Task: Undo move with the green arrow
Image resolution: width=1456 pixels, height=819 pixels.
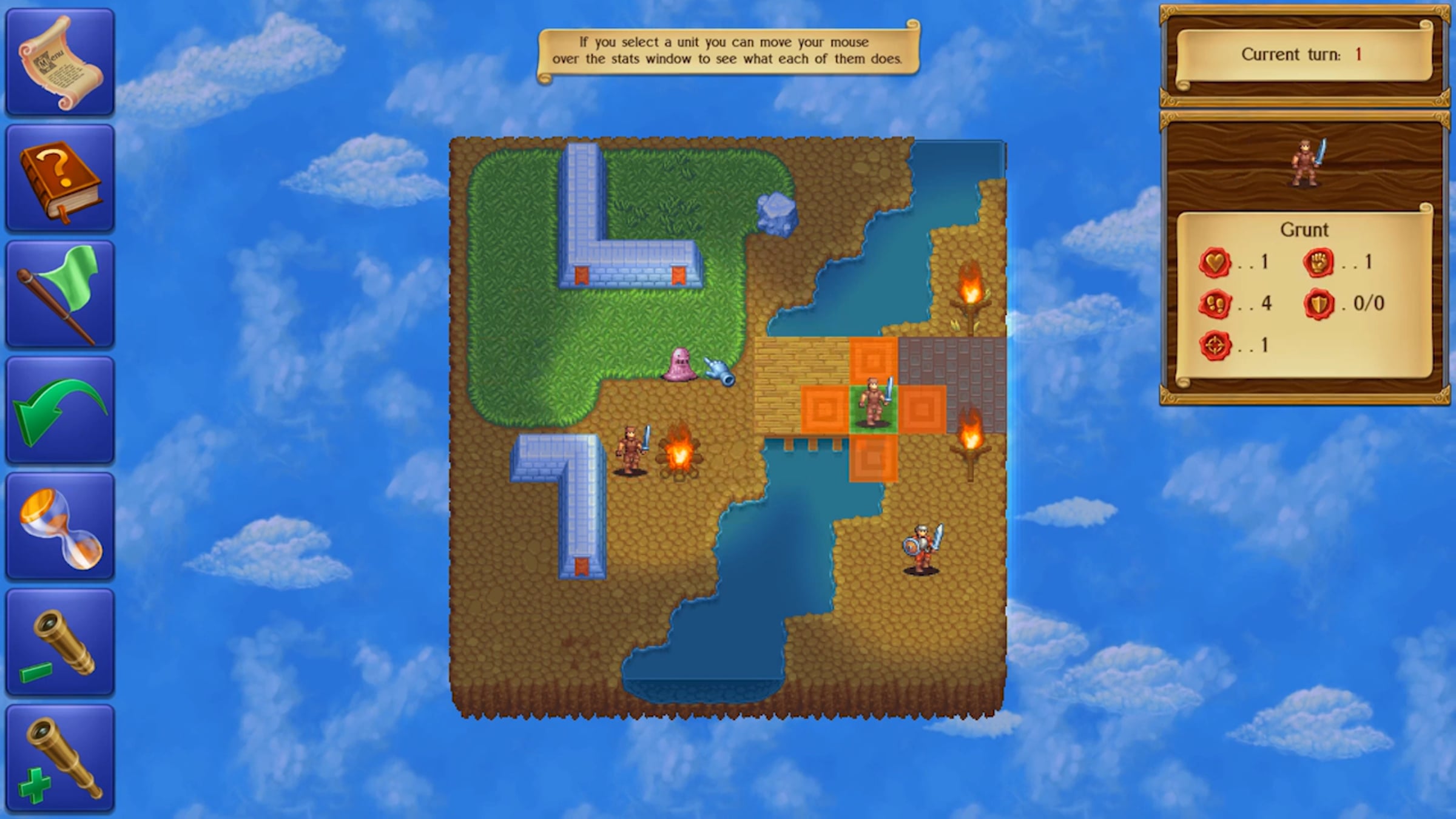Action: [60, 411]
